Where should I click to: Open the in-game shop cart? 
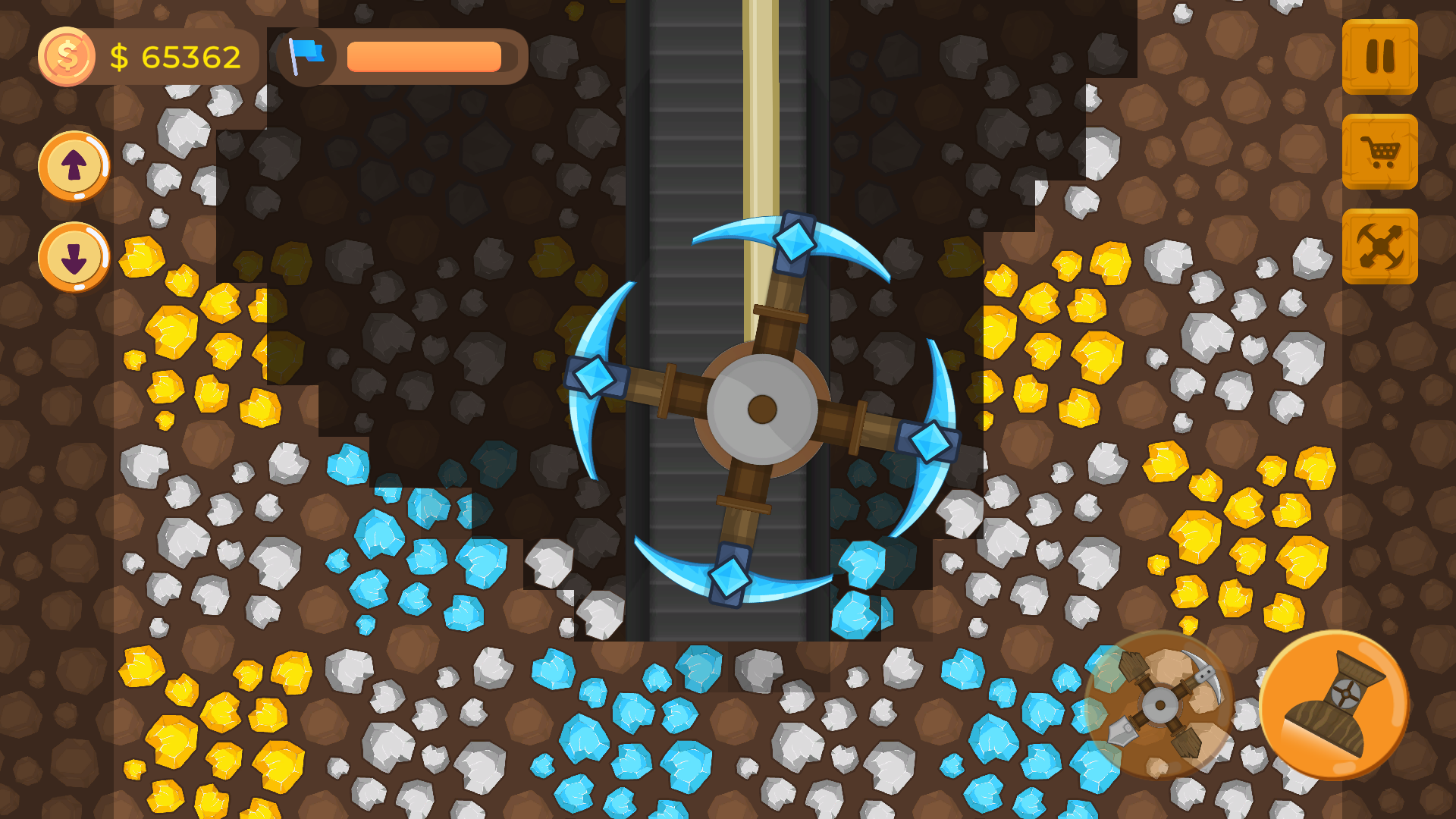point(1380,152)
